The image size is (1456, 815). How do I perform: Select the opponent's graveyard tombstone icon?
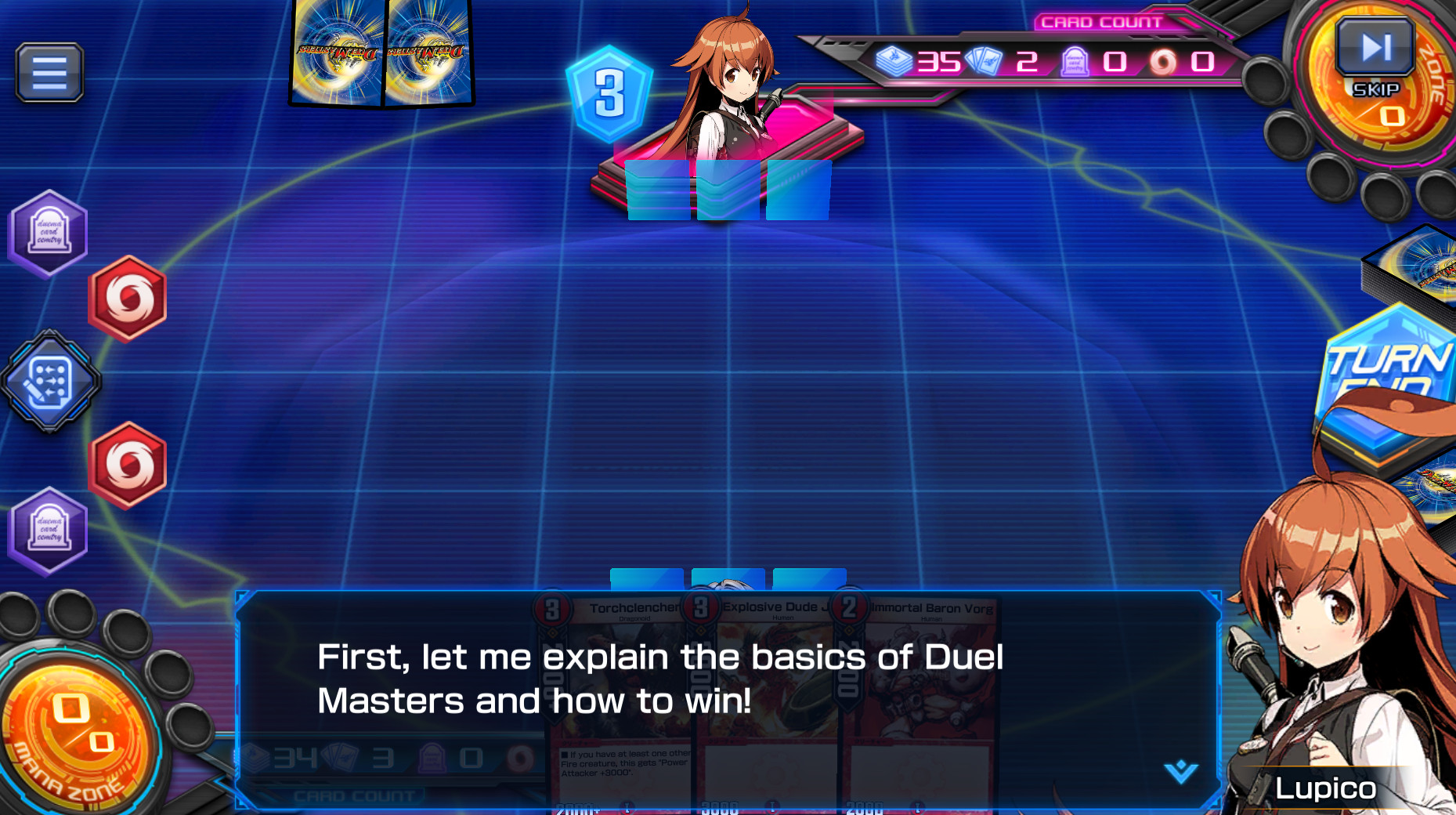(x=48, y=232)
